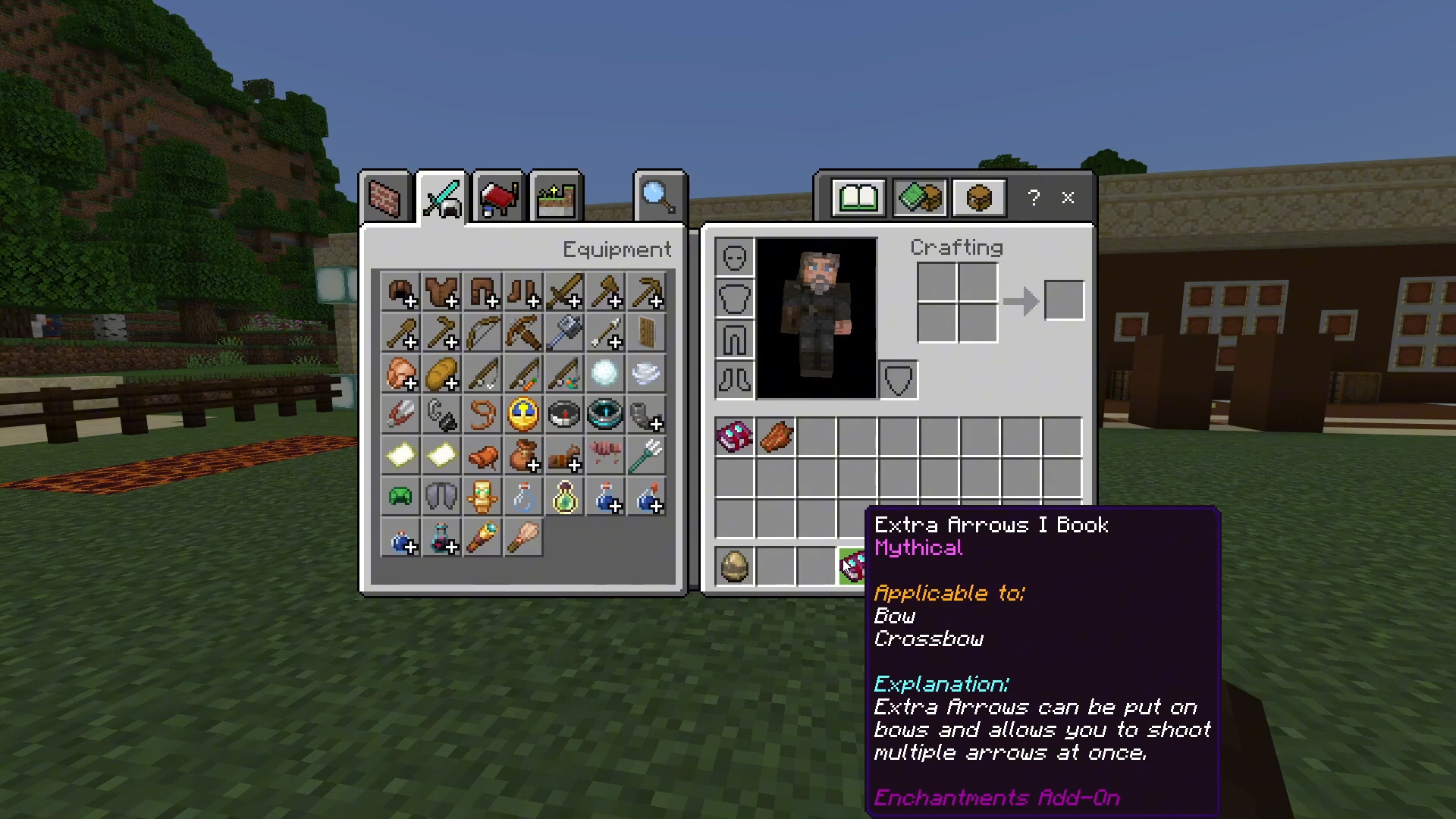The image size is (1456, 819).
Task: Open the Nature tab with grass block
Action: point(556,199)
